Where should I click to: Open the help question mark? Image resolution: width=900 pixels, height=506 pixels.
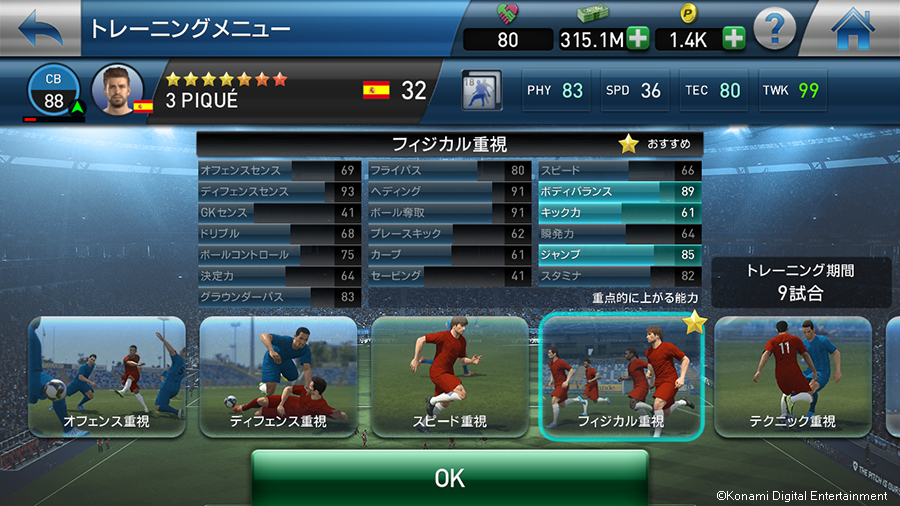775,29
